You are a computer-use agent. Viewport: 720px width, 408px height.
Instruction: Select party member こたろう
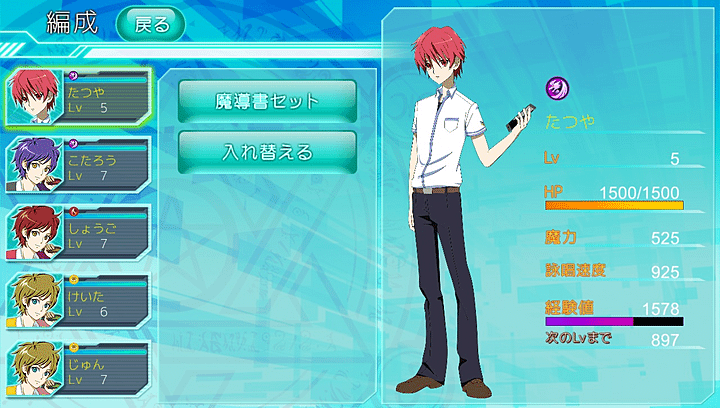78,165
